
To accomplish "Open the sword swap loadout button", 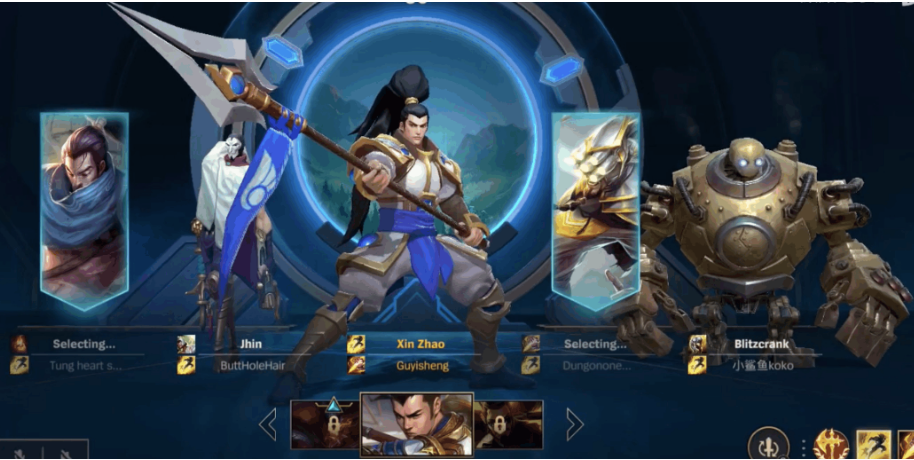I will 766,444.
